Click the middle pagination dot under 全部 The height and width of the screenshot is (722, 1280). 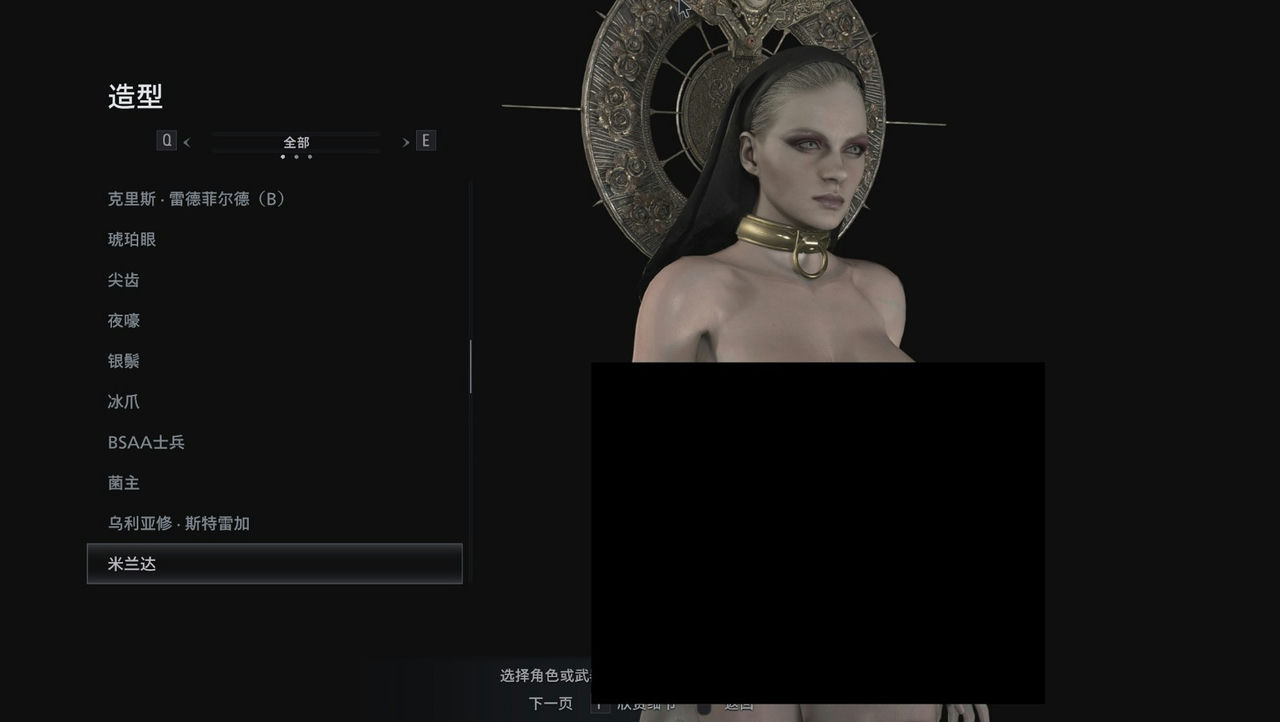pos(296,158)
